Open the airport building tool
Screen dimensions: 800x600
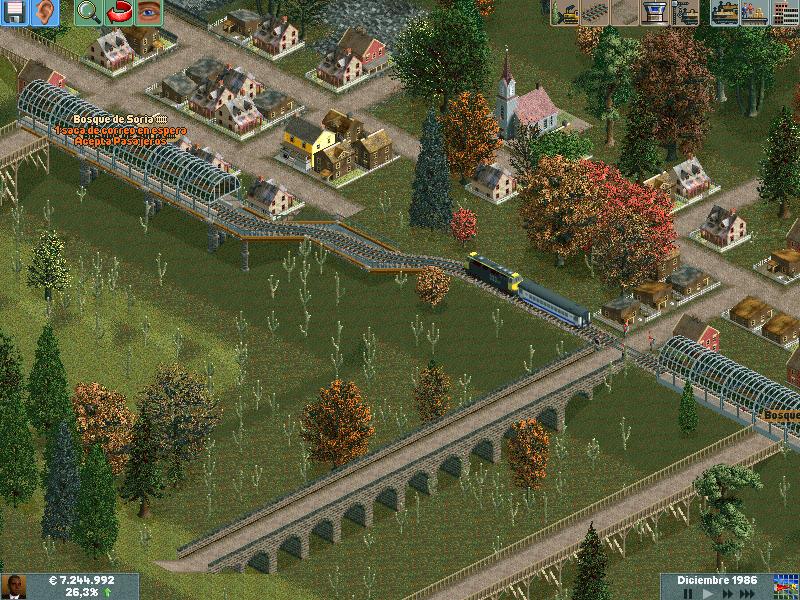[x=655, y=13]
